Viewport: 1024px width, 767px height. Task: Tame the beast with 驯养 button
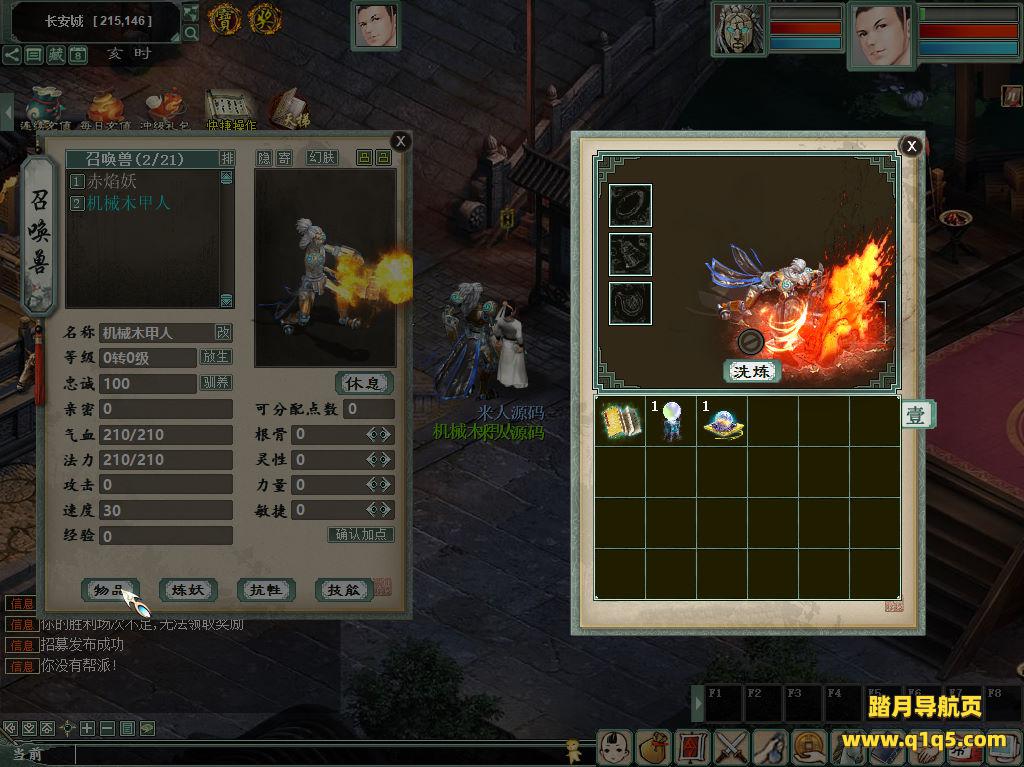pos(216,383)
